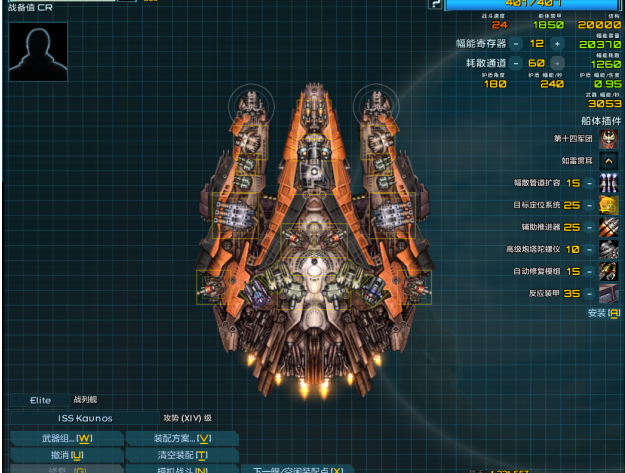
Task: Click the 高级炮塔陀螺仪 hullmod icon
Action: pyautogui.click(x=608, y=249)
